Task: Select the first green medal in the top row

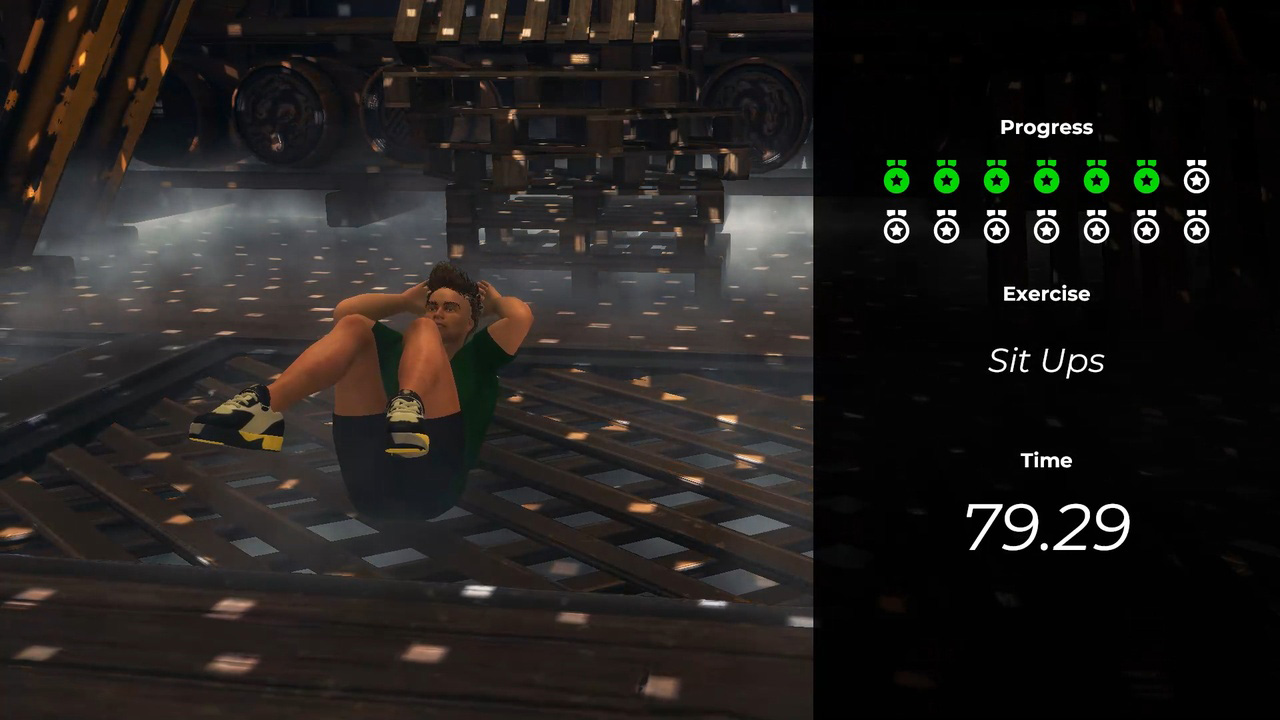Action: [x=896, y=179]
